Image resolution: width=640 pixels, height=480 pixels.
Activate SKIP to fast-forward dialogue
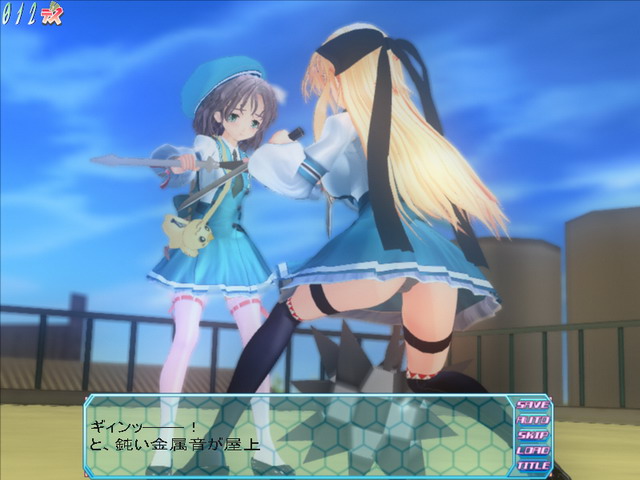(x=533, y=435)
